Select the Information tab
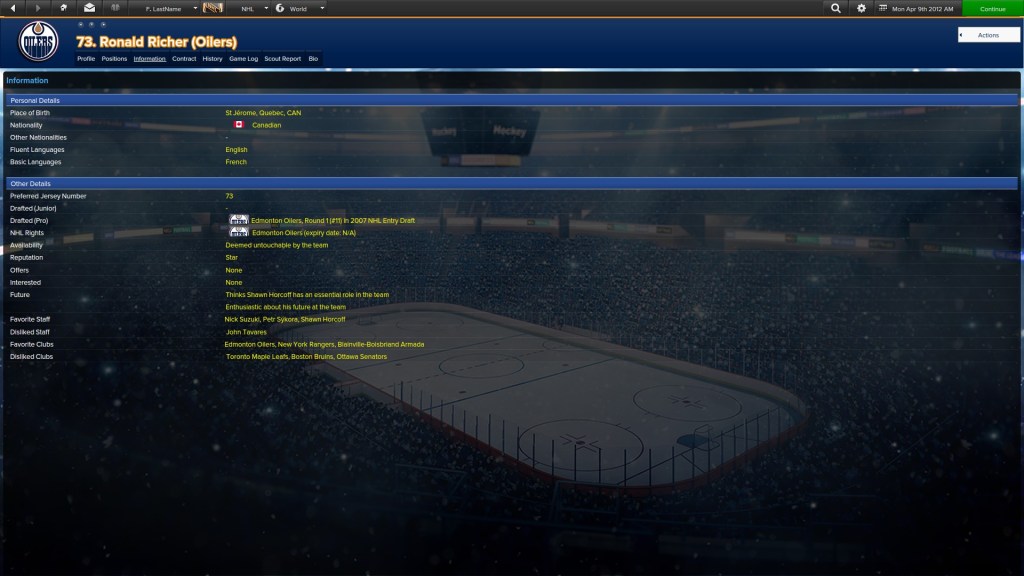This screenshot has height=576, width=1024. 150,59
